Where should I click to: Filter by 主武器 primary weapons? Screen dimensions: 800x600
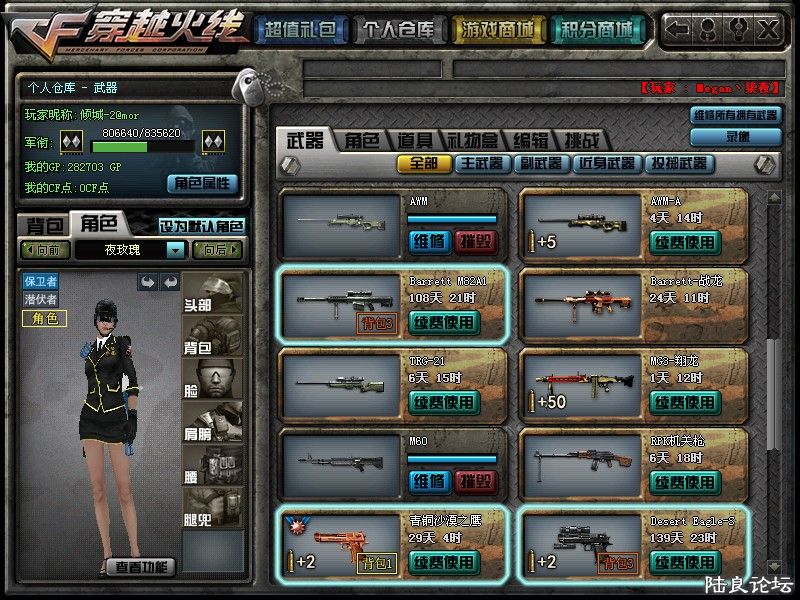pos(481,163)
